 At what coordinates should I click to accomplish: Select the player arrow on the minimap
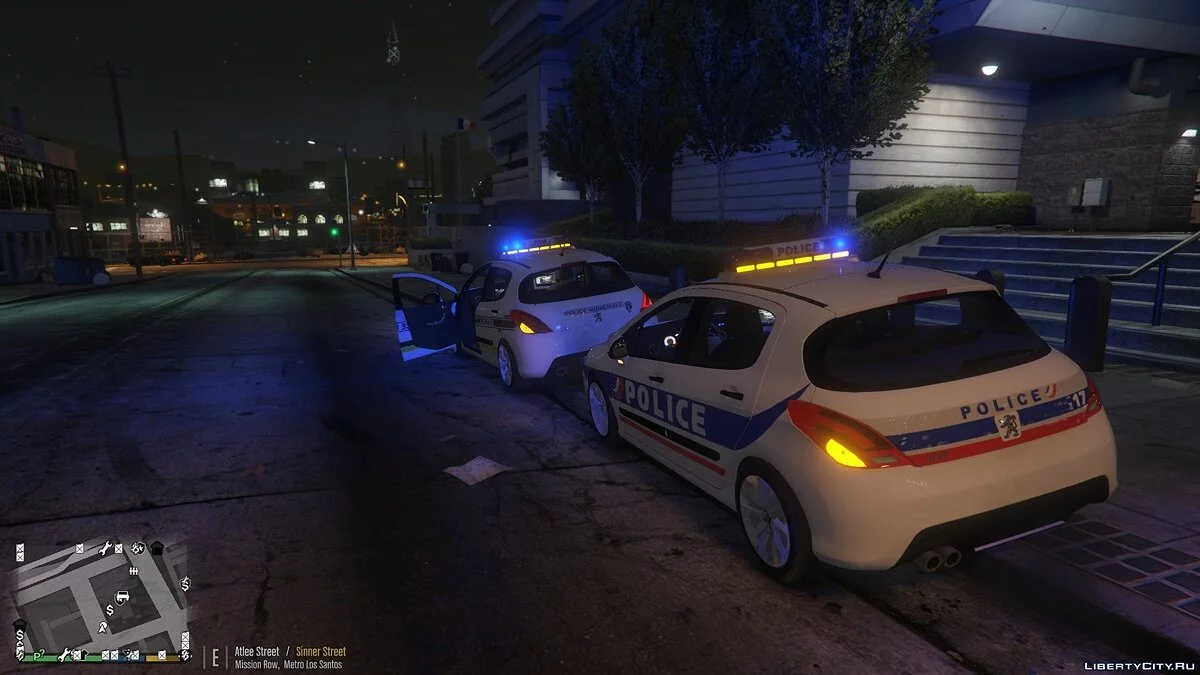point(103,626)
